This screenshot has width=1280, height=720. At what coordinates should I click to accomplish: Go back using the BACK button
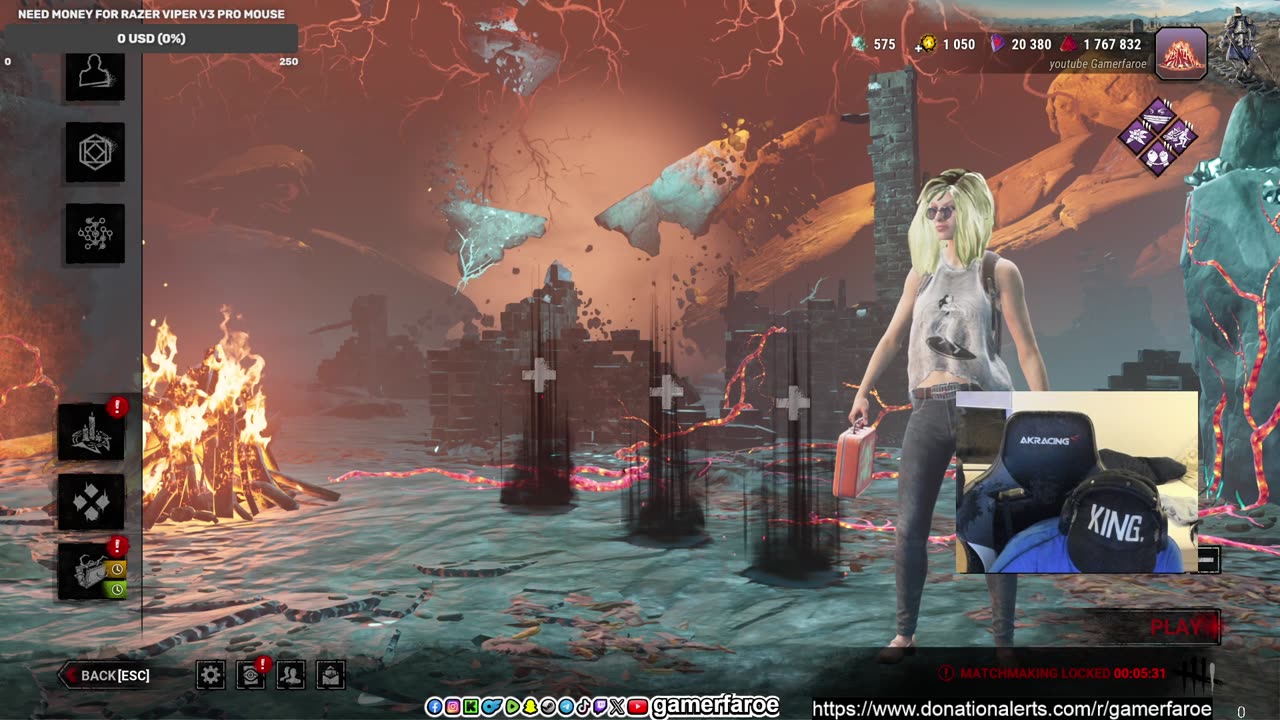108,675
